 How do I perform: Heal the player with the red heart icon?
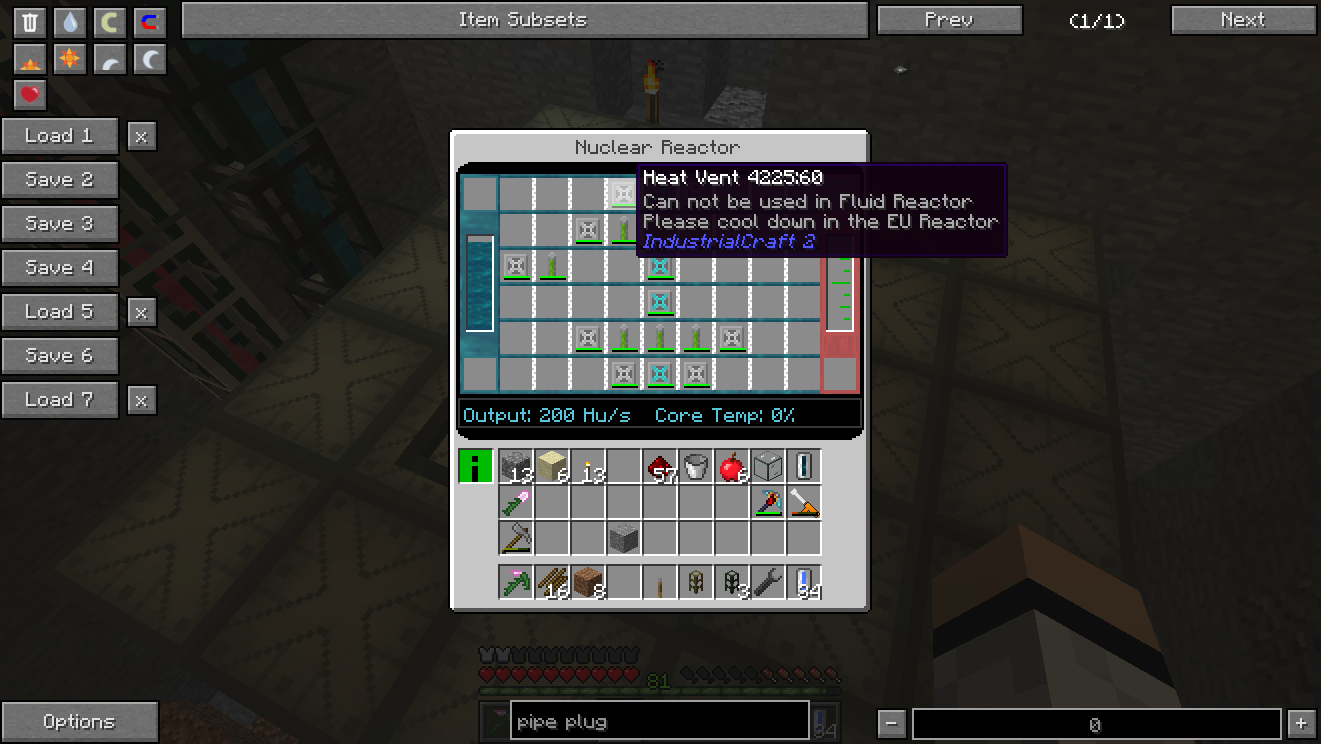[x=30, y=96]
